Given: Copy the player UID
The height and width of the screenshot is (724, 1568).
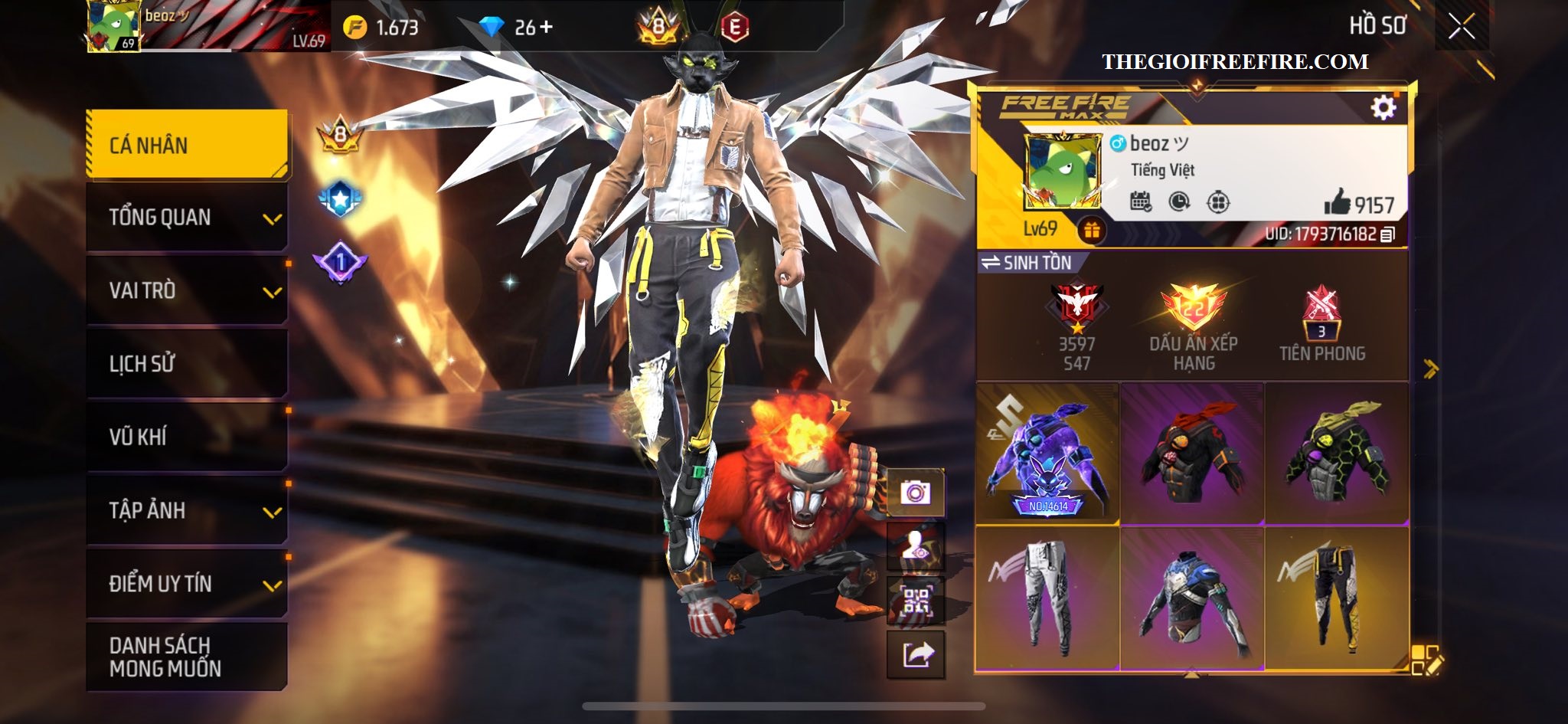Looking at the screenshot, I should (x=1387, y=234).
